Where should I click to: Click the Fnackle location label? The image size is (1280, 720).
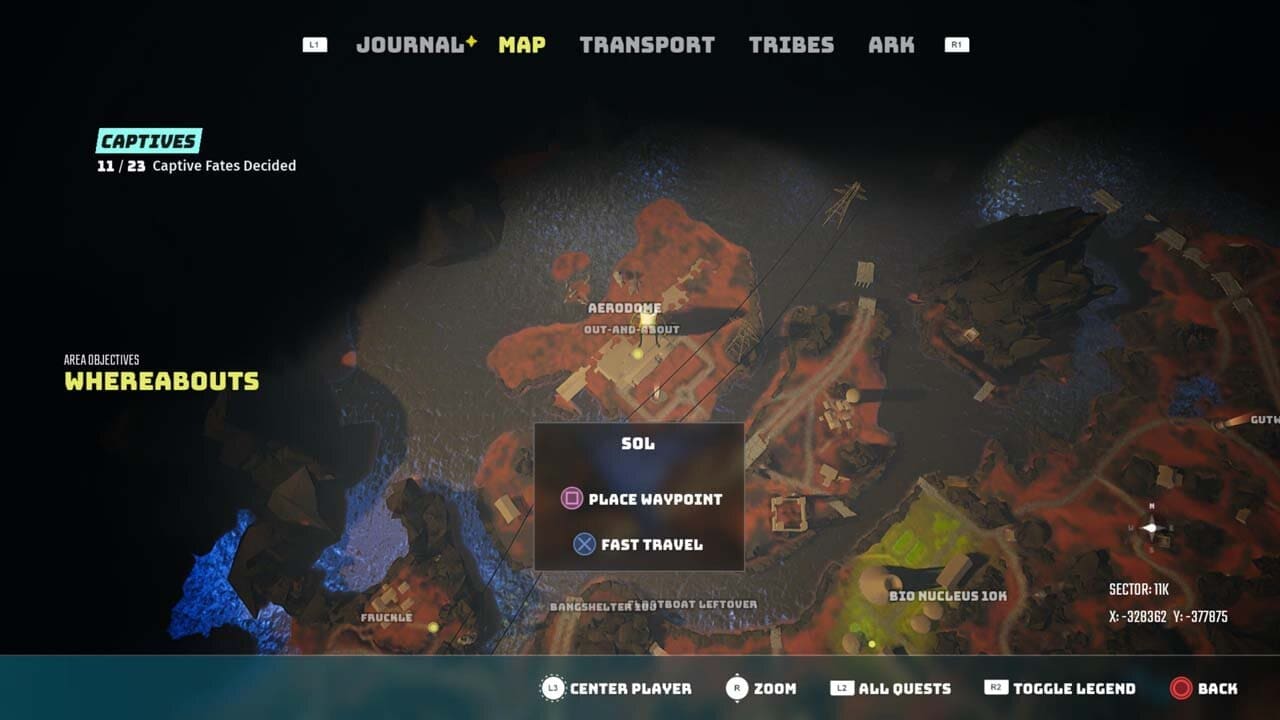[x=386, y=618]
